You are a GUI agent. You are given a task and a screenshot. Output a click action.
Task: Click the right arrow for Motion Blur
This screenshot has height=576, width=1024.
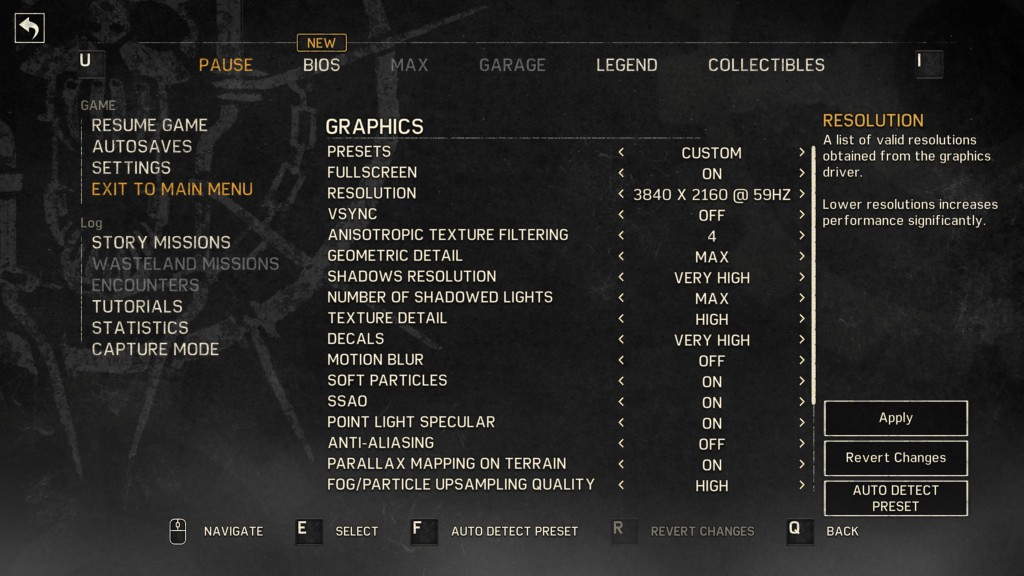pos(802,360)
